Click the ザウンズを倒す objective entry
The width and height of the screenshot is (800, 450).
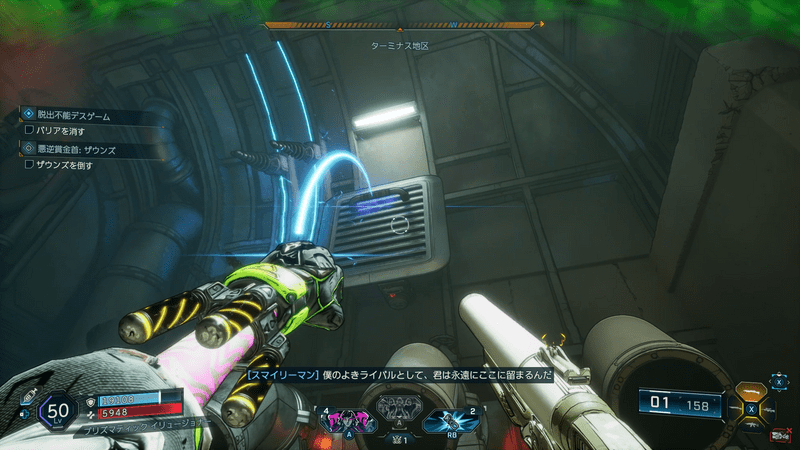[x=64, y=164]
